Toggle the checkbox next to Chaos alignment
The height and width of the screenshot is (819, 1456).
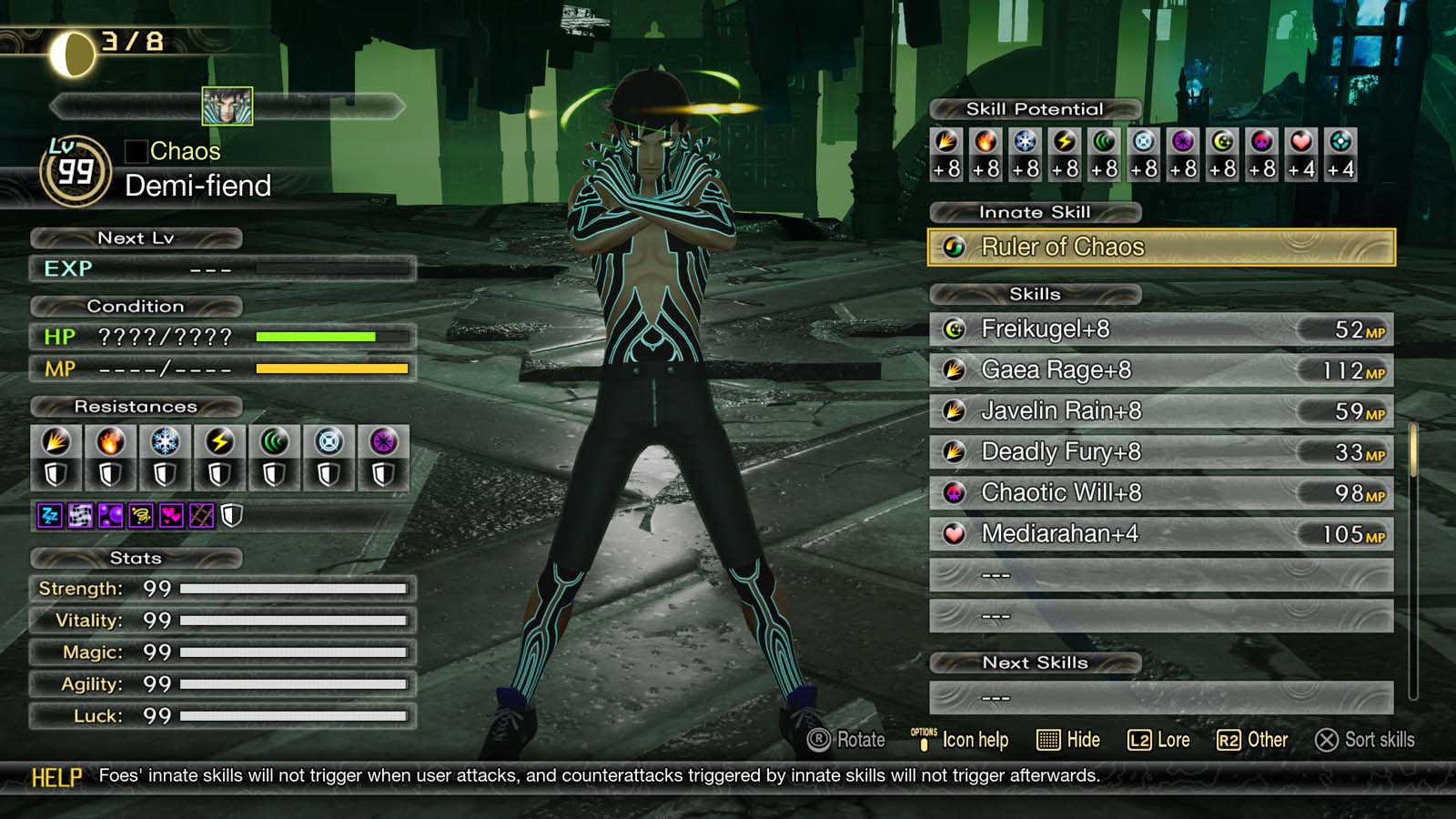click(x=136, y=151)
